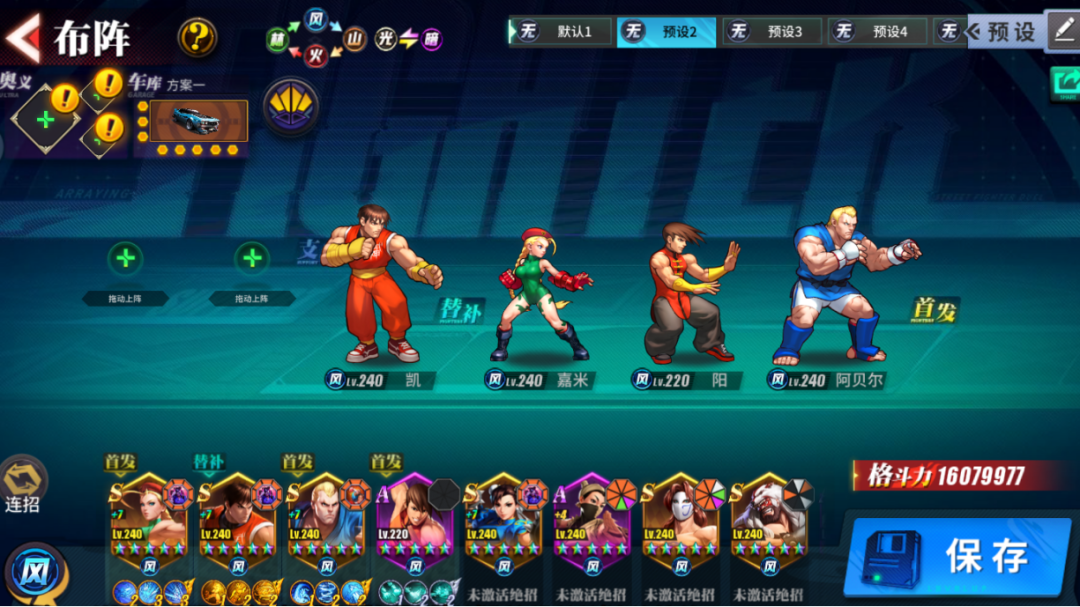The width and height of the screenshot is (1080, 607).
Task: Select the 预设2 preset tab
Action: click(x=668, y=32)
